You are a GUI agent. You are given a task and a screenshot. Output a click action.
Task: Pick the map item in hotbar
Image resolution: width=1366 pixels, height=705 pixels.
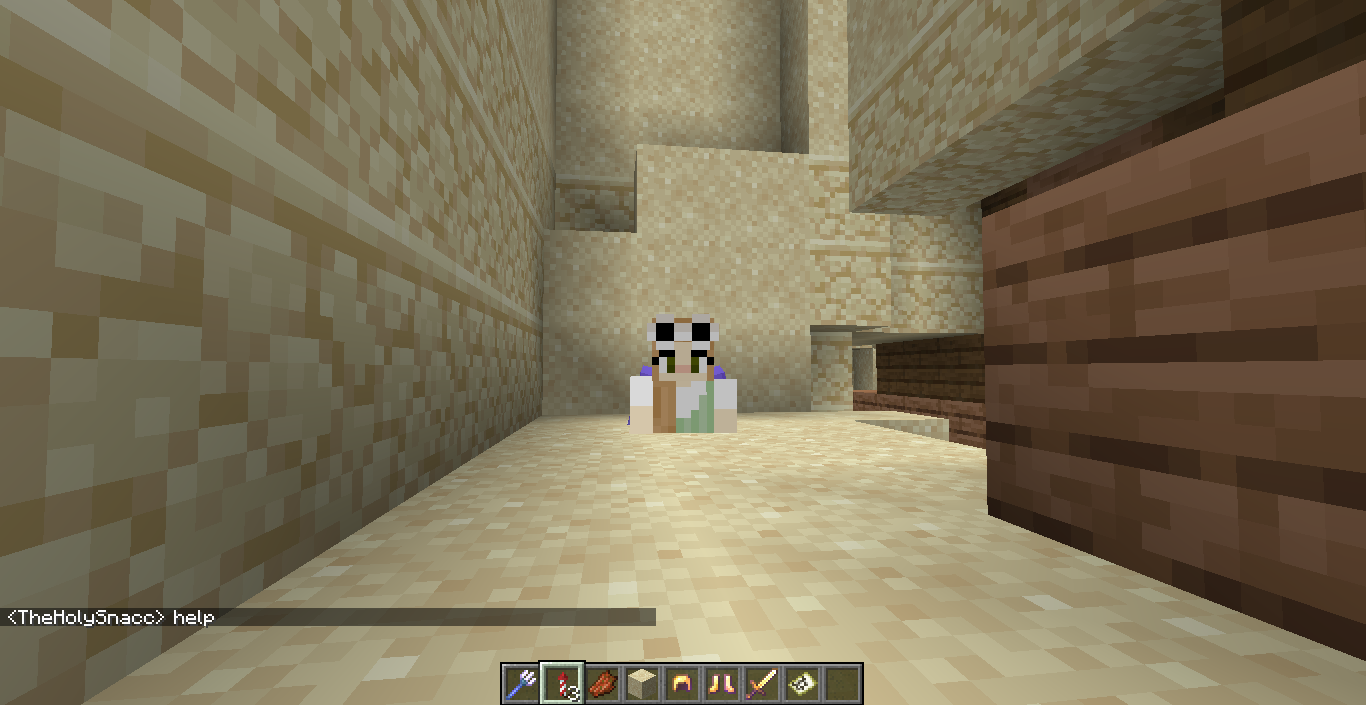[x=802, y=684]
